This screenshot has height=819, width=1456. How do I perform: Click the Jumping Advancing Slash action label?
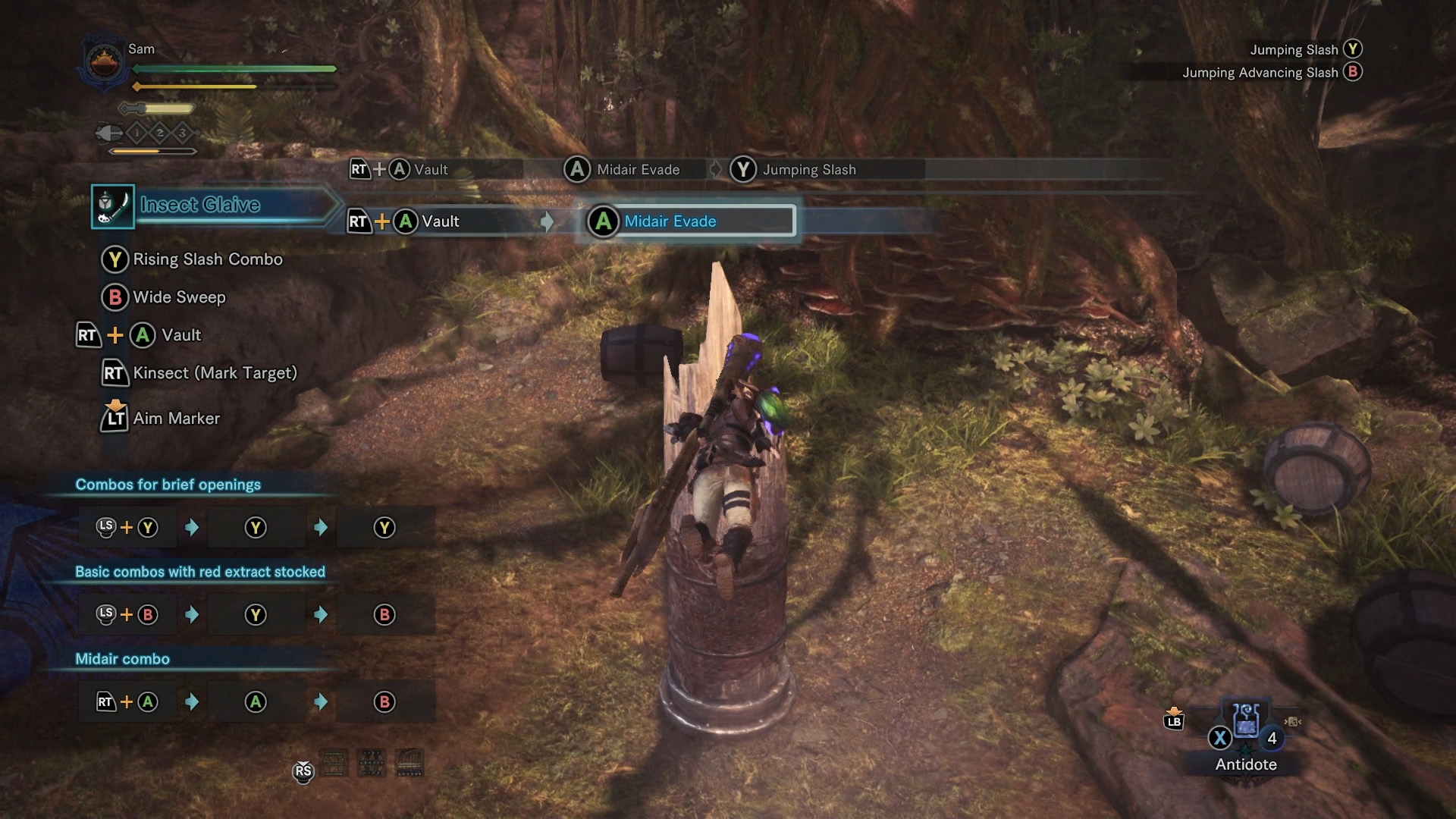(1260, 73)
